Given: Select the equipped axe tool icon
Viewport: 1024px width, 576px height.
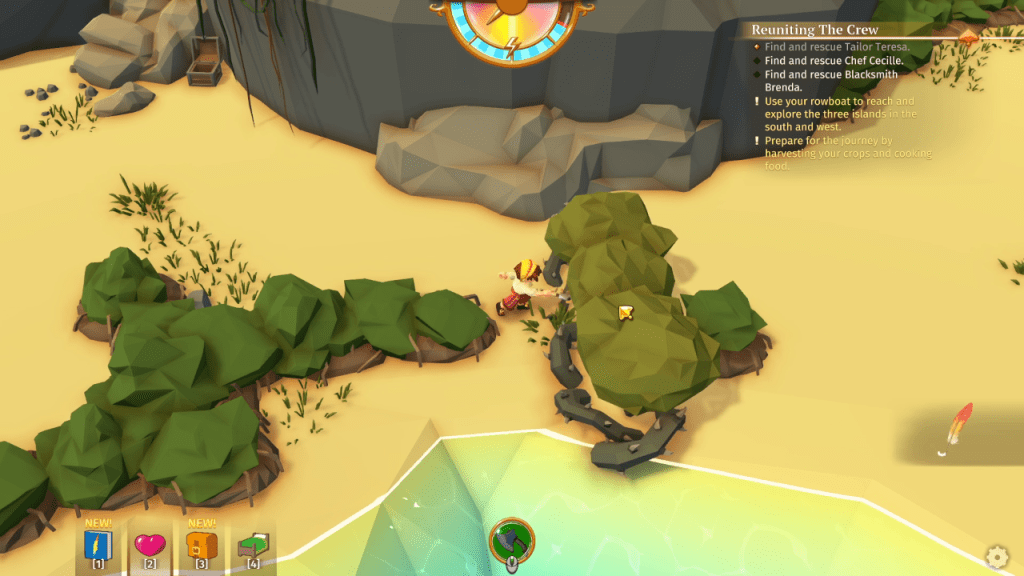Looking at the screenshot, I should [511, 541].
